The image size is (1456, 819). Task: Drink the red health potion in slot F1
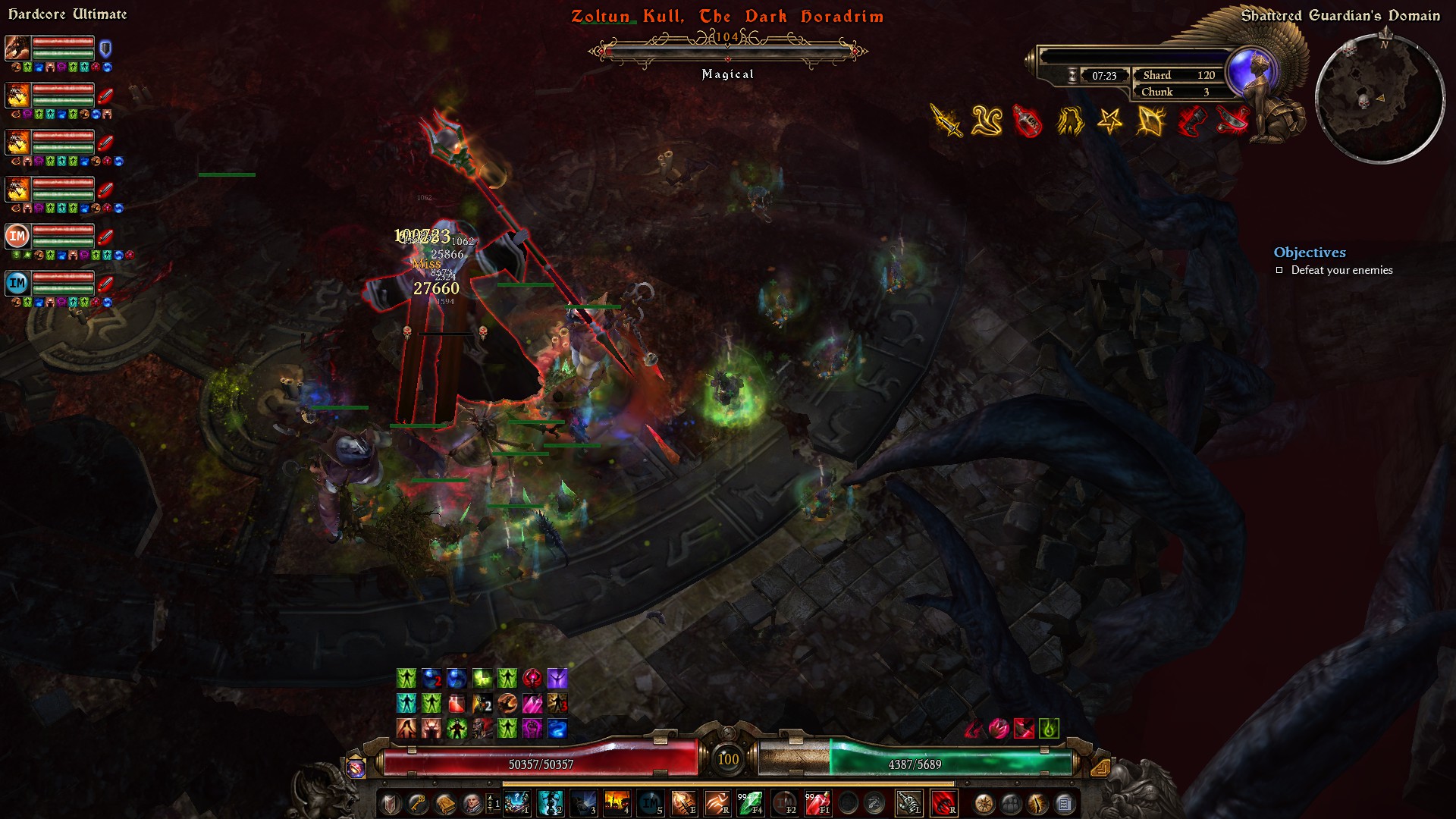click(817, 802)
